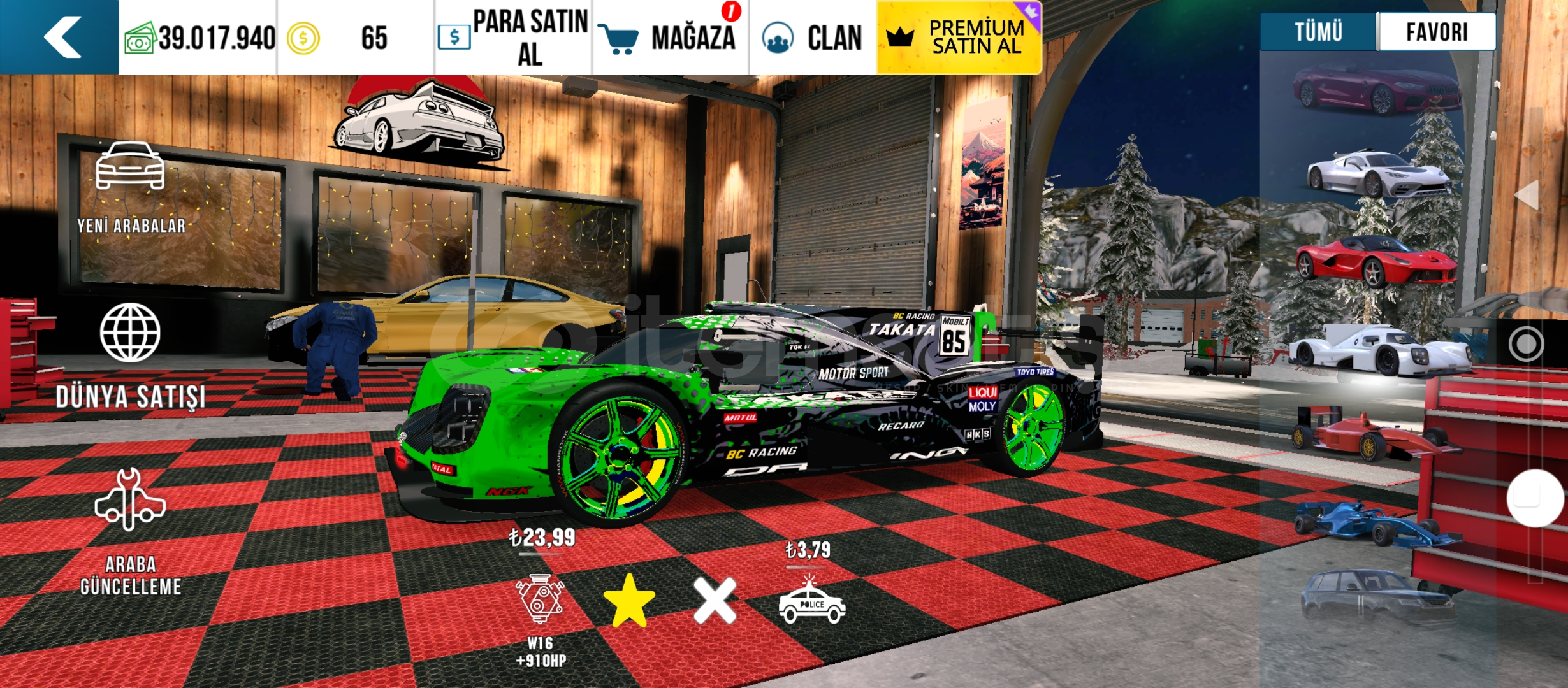1568x688 pixels.
Task: Open Araba Güncelleme car upgrade menu
Action: coord(131,532)
